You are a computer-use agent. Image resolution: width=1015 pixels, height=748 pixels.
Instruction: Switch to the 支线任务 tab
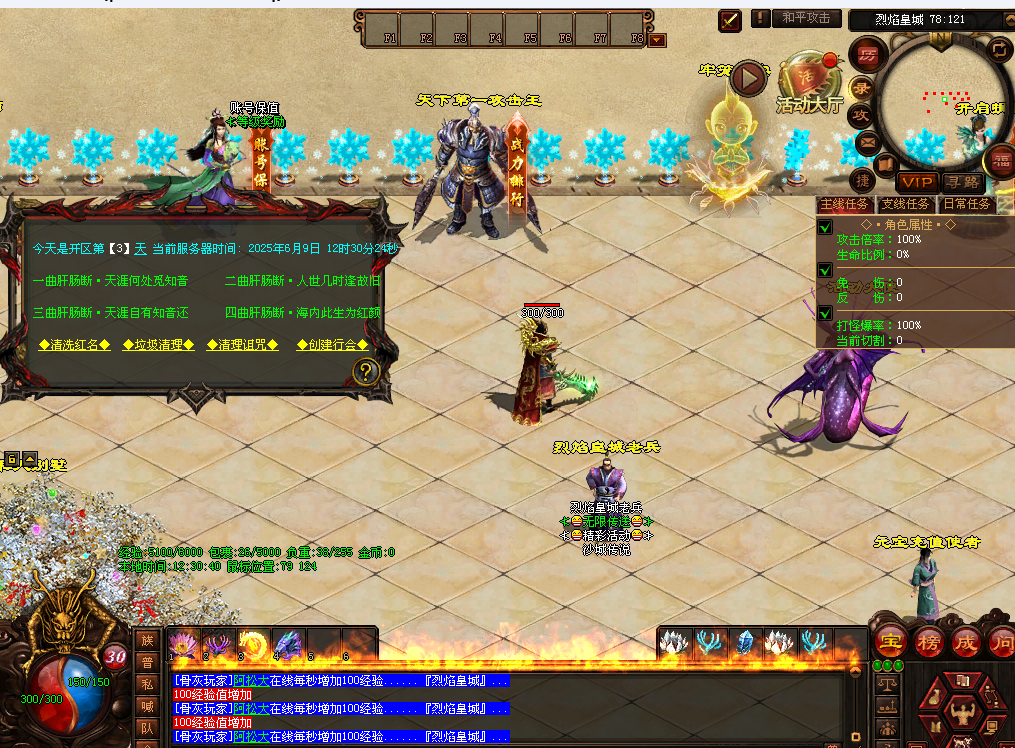pos(906,204)
